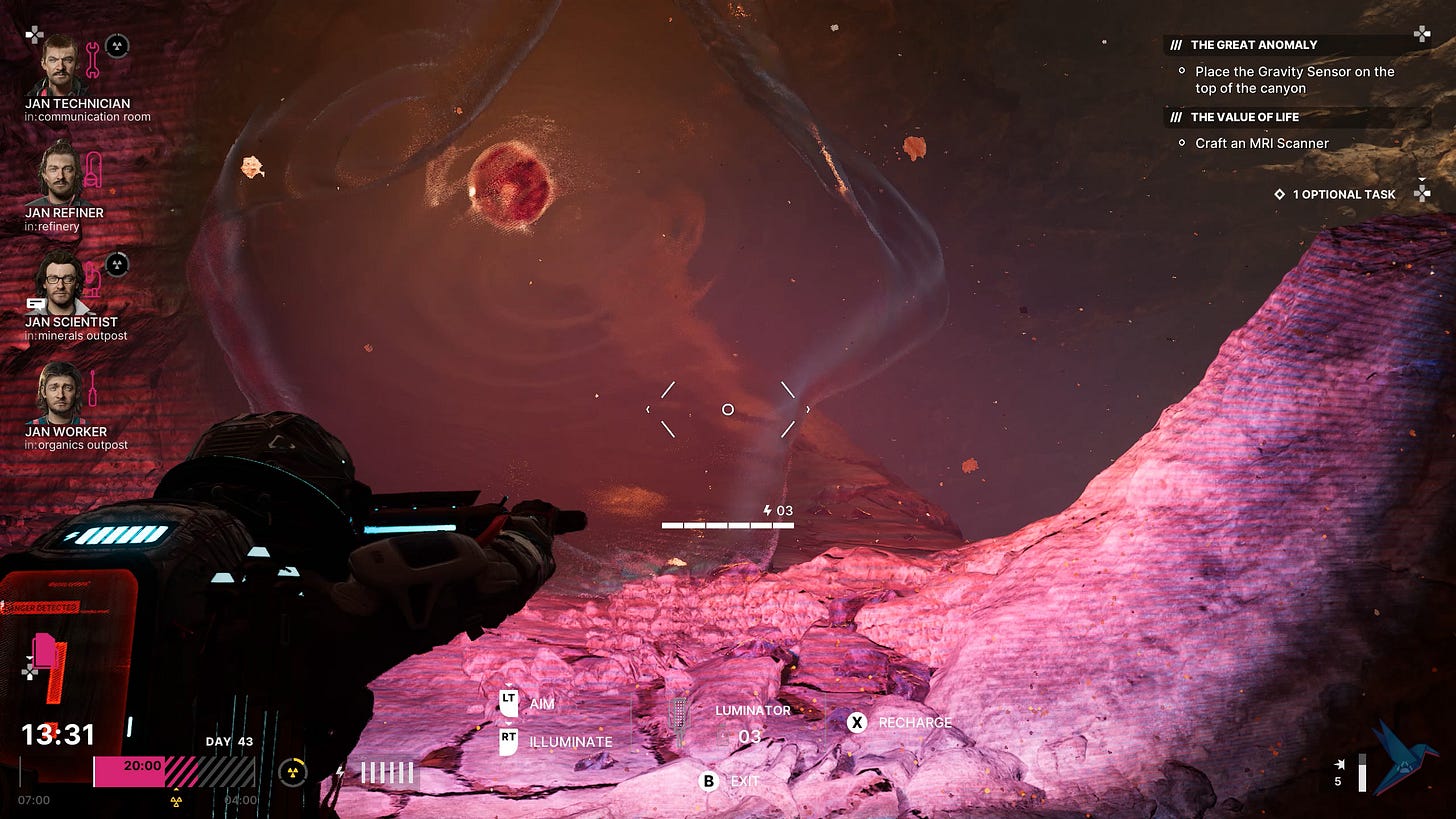
Task: Open The Great Anomaly quest header
Action: tap(1253, 45)
